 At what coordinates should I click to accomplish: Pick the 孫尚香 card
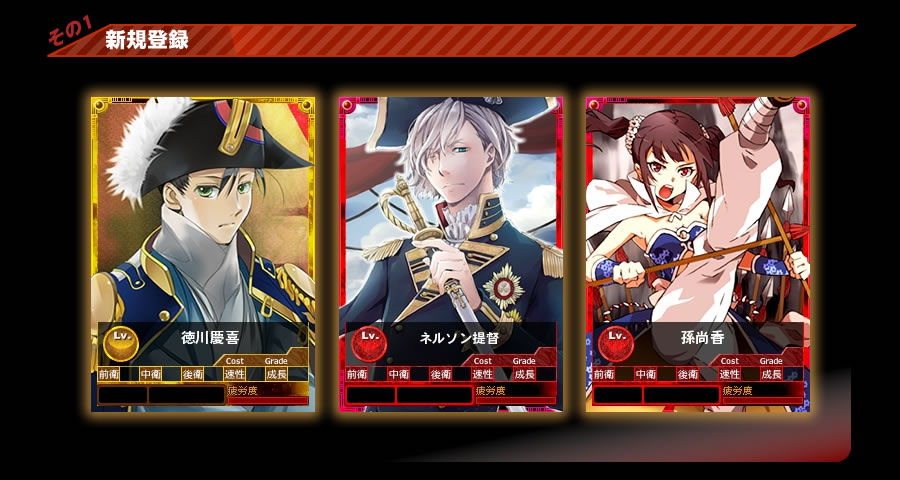(697, 254)
